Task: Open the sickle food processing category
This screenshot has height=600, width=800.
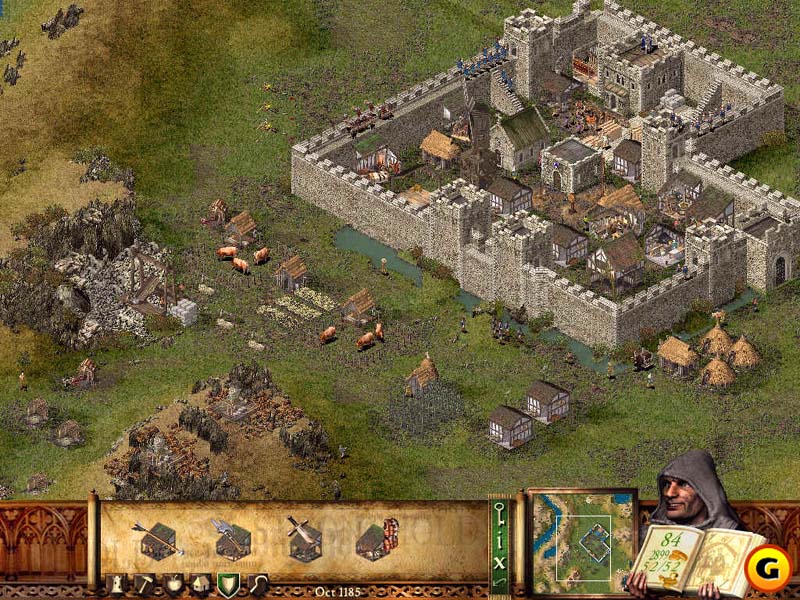Action: [x=258, y=585]
